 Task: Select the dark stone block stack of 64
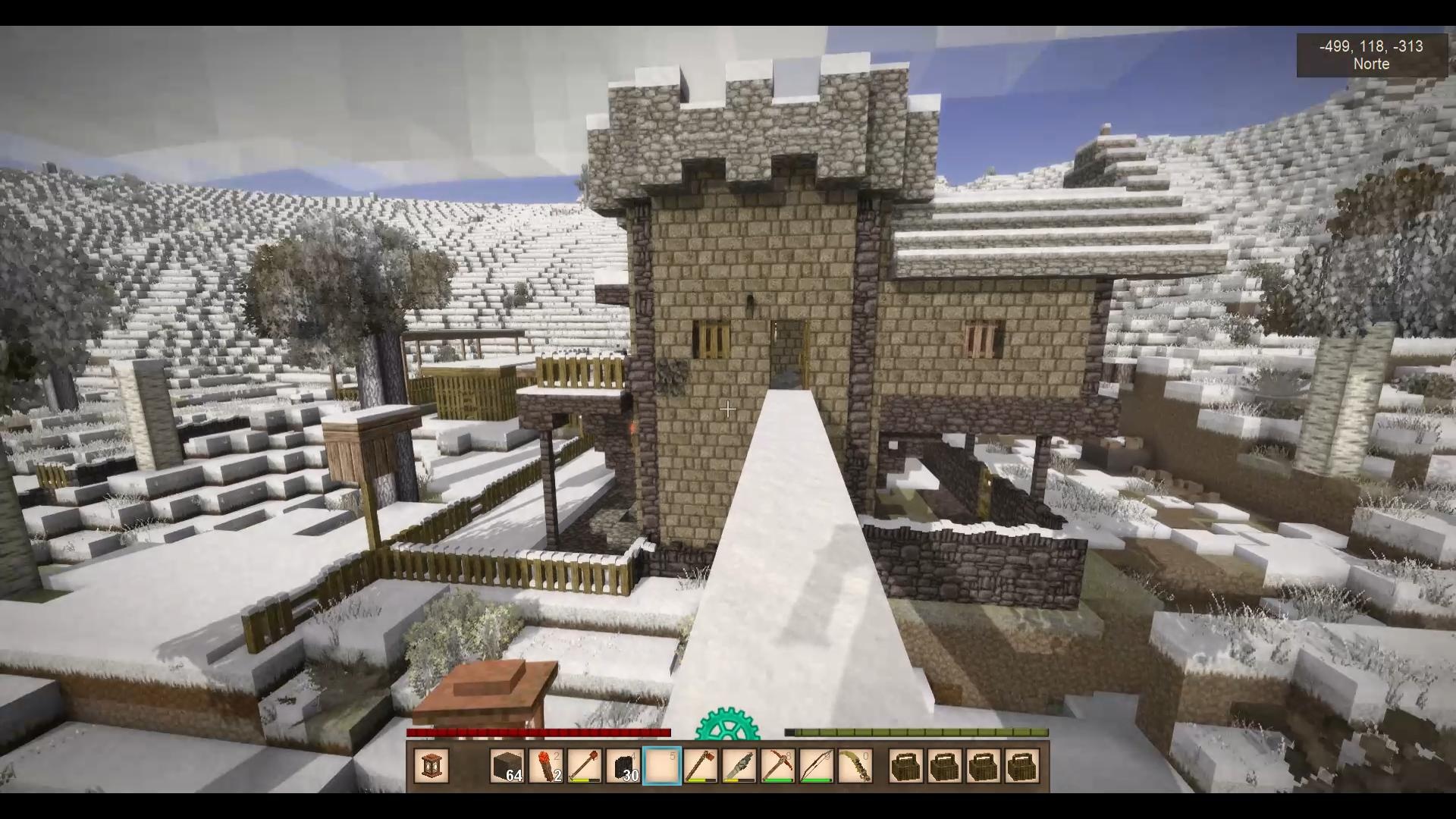507,766
